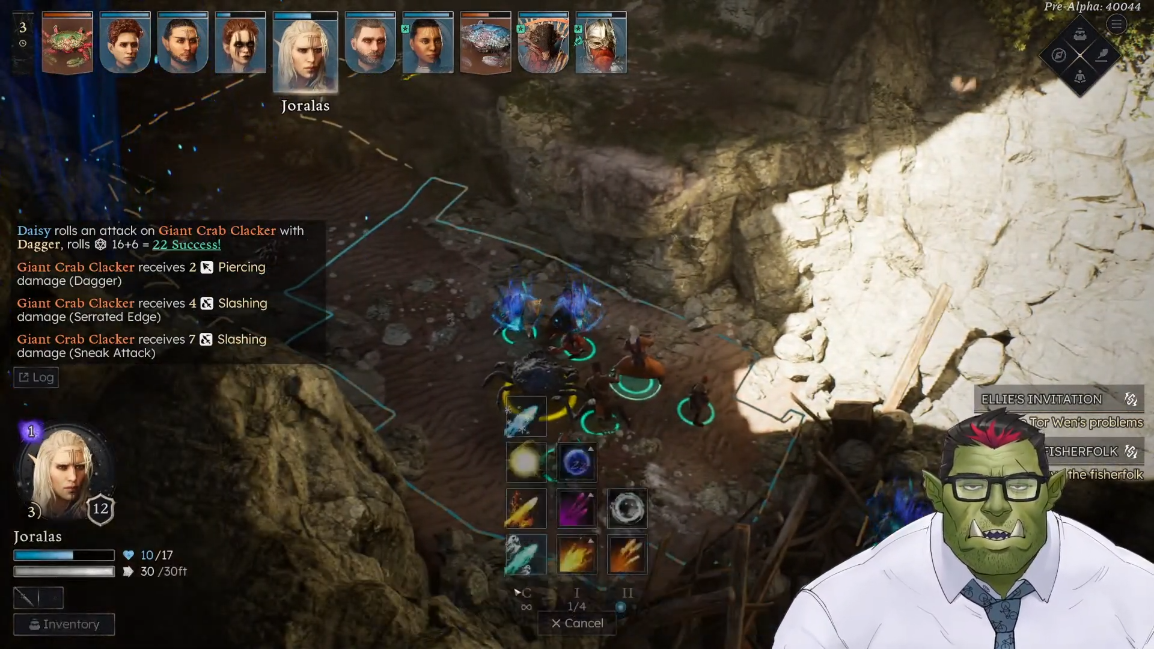Select the green crab portrait in turn order
This screenshot has height=649, width=1154.
tap(67, 44)
